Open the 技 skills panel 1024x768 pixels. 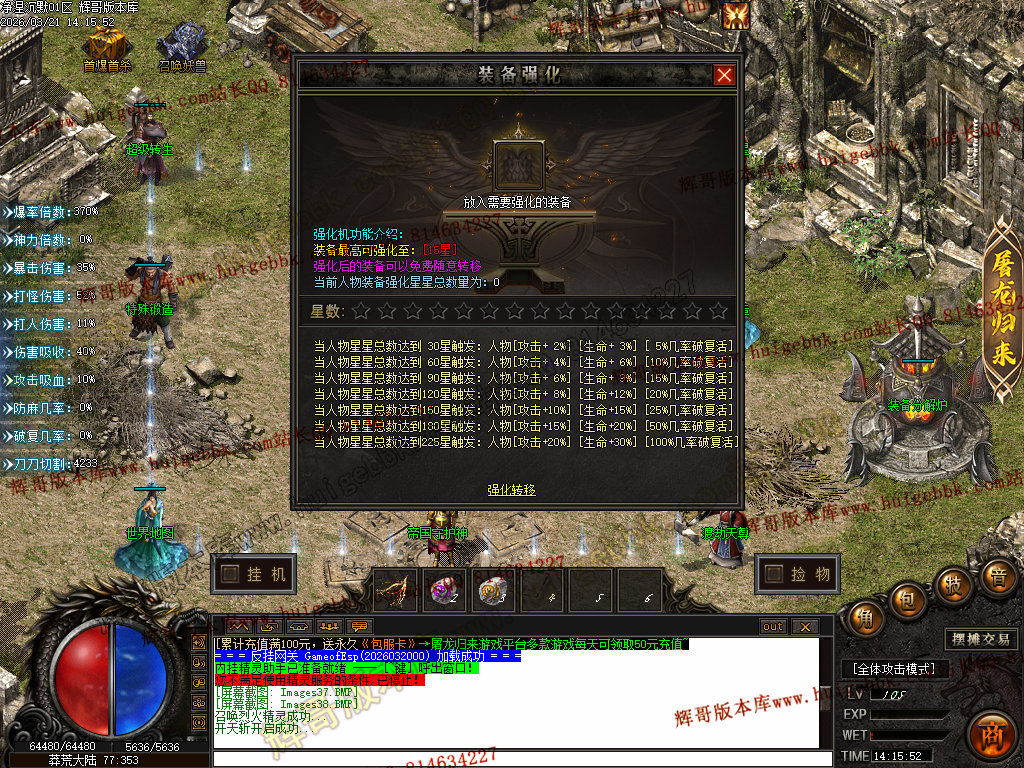pos(953,585)
